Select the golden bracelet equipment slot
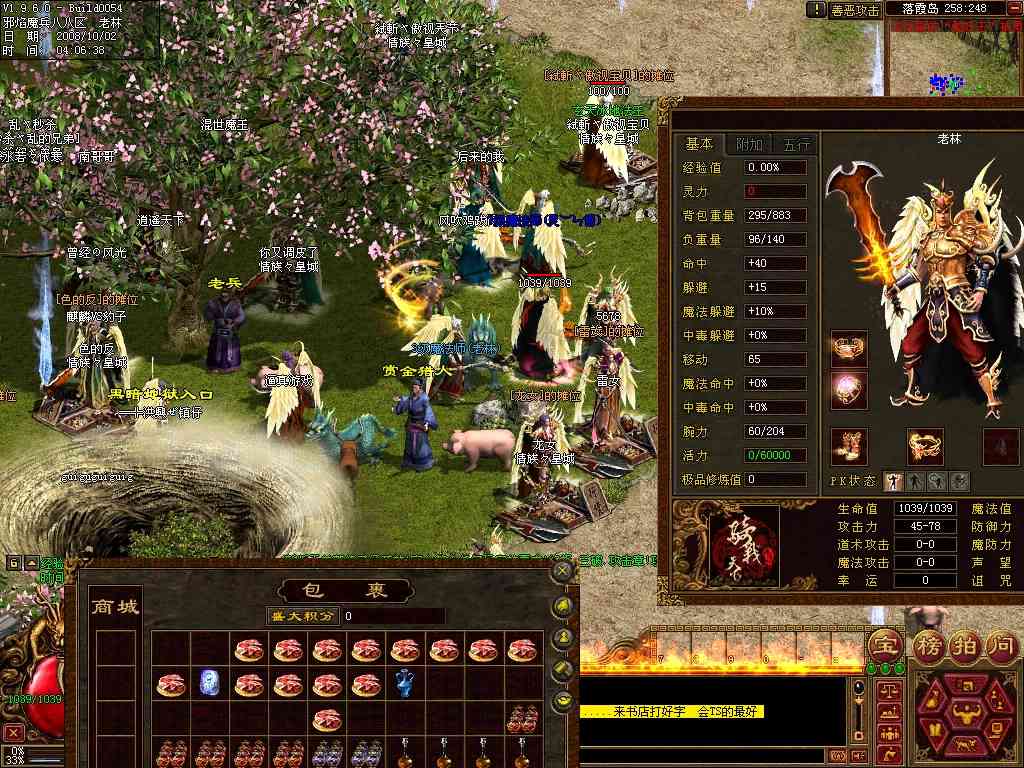The image size is (1024, 768). pos(925,446)
